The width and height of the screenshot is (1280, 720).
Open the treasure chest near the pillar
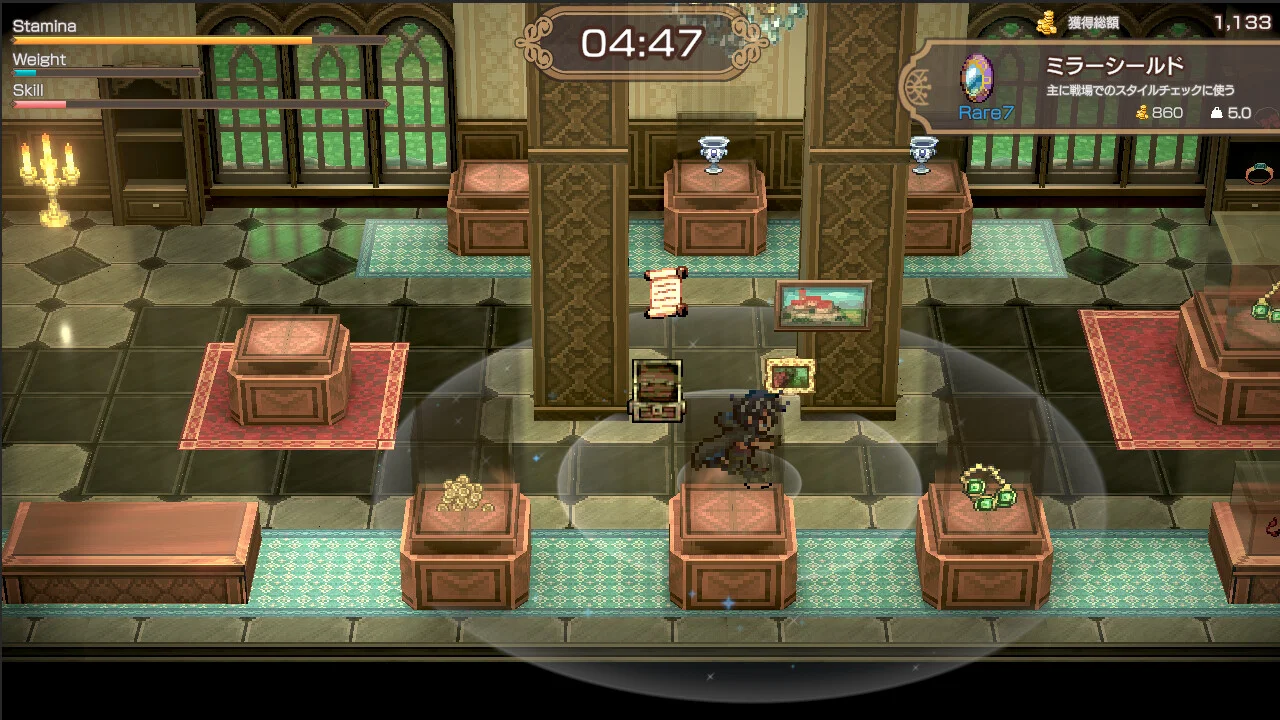(656, 388)
